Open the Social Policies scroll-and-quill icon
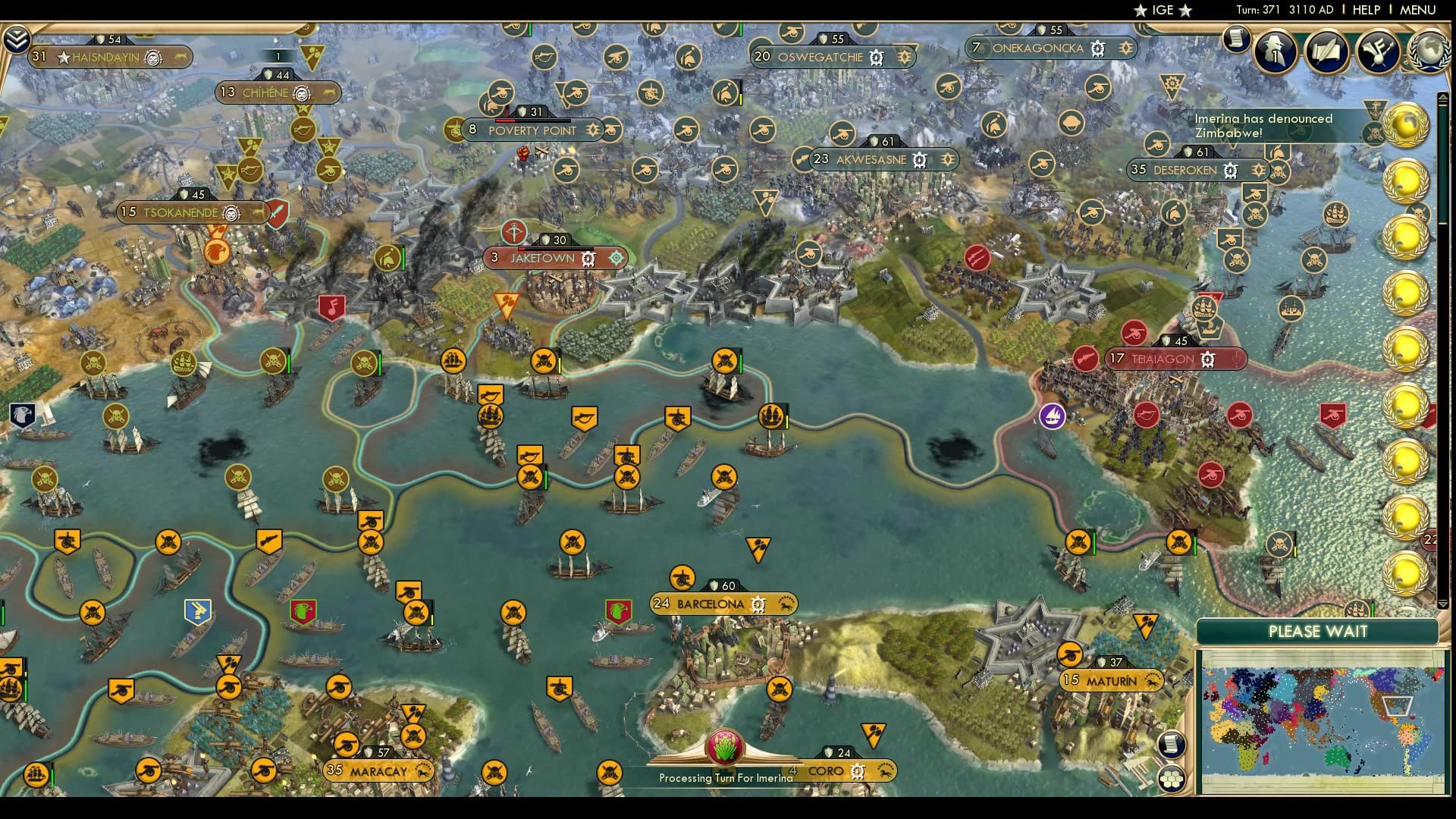The image size is (1456, 819). coord(1327,52)
